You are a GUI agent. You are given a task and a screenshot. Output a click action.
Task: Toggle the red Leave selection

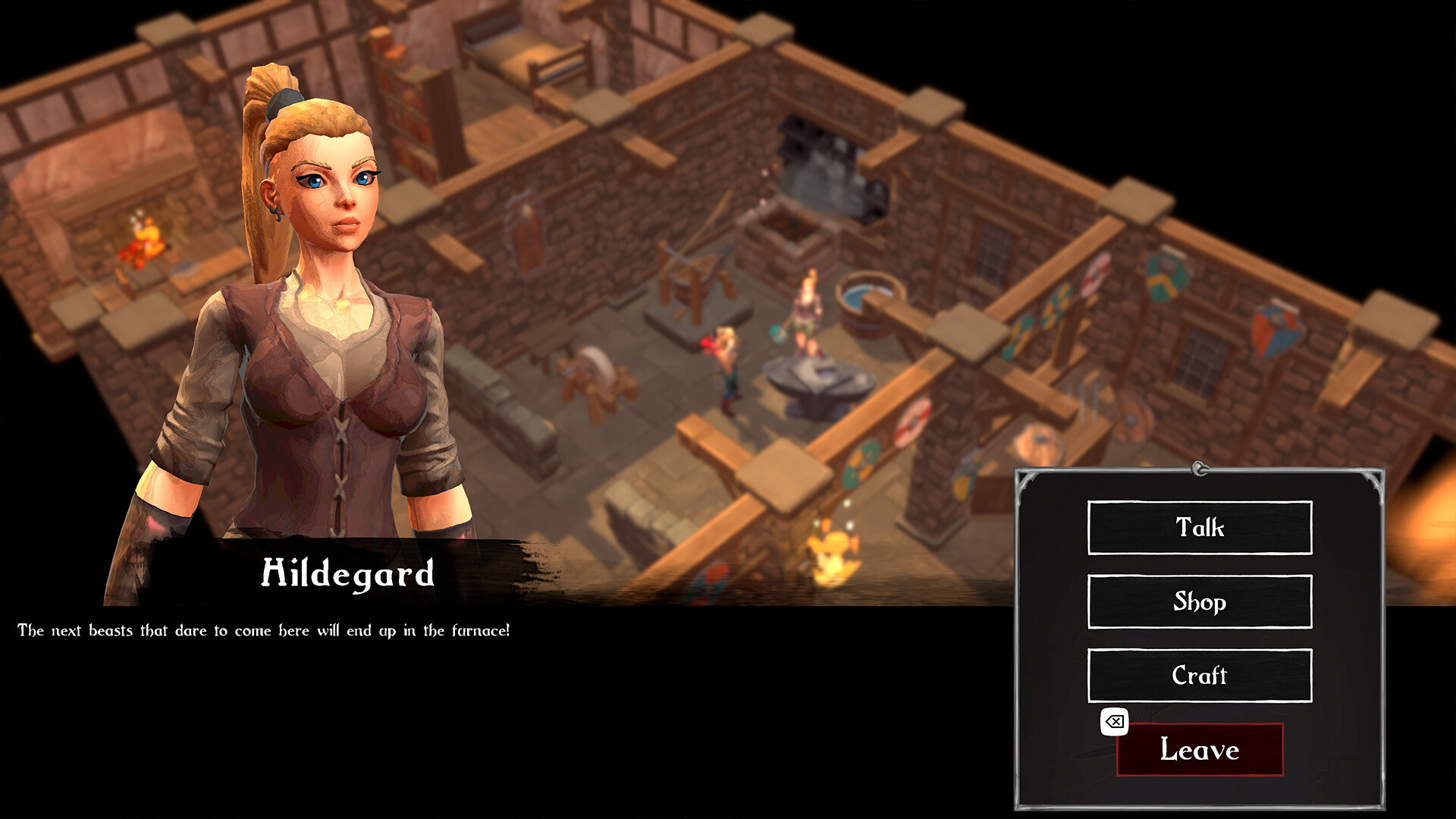pos(1199,752)
